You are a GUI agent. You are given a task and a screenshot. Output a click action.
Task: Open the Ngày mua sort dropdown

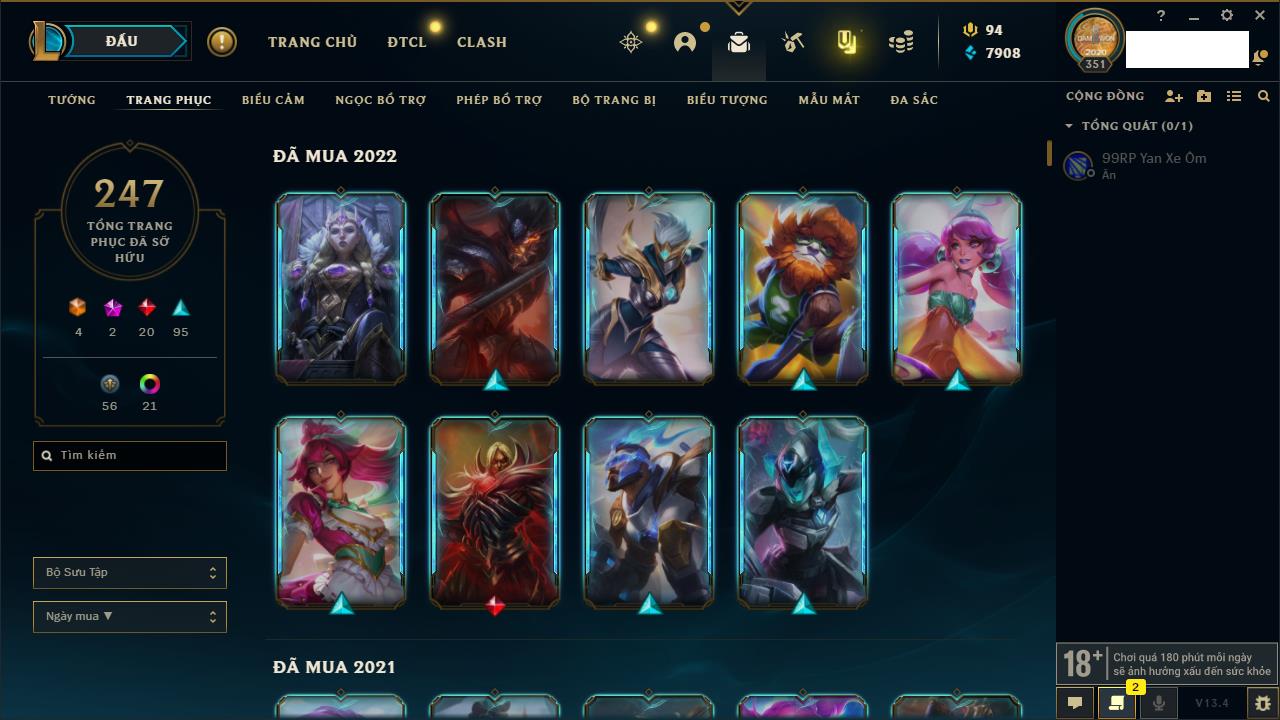click(130, 617)
